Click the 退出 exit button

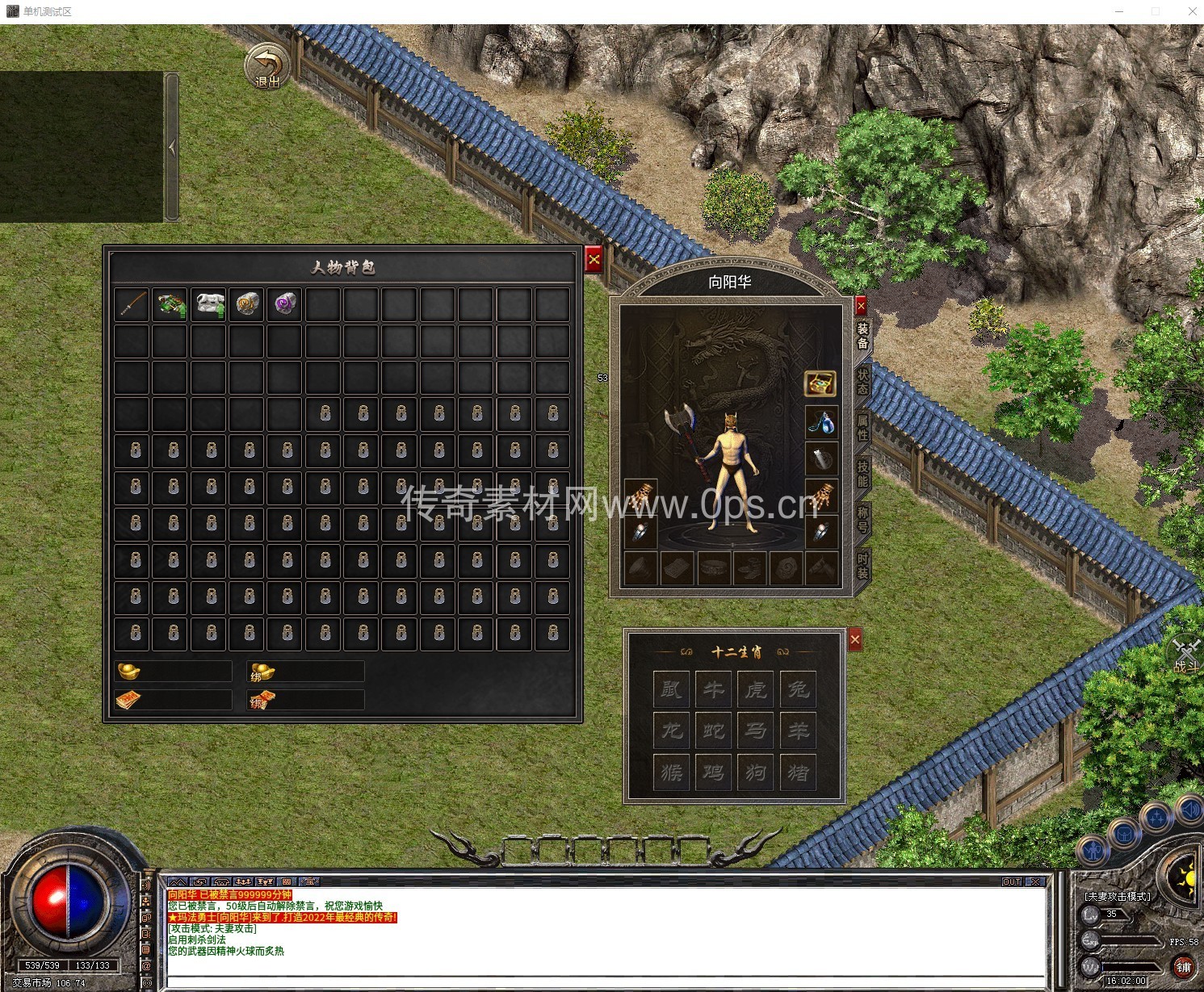[x=267, y=66]
